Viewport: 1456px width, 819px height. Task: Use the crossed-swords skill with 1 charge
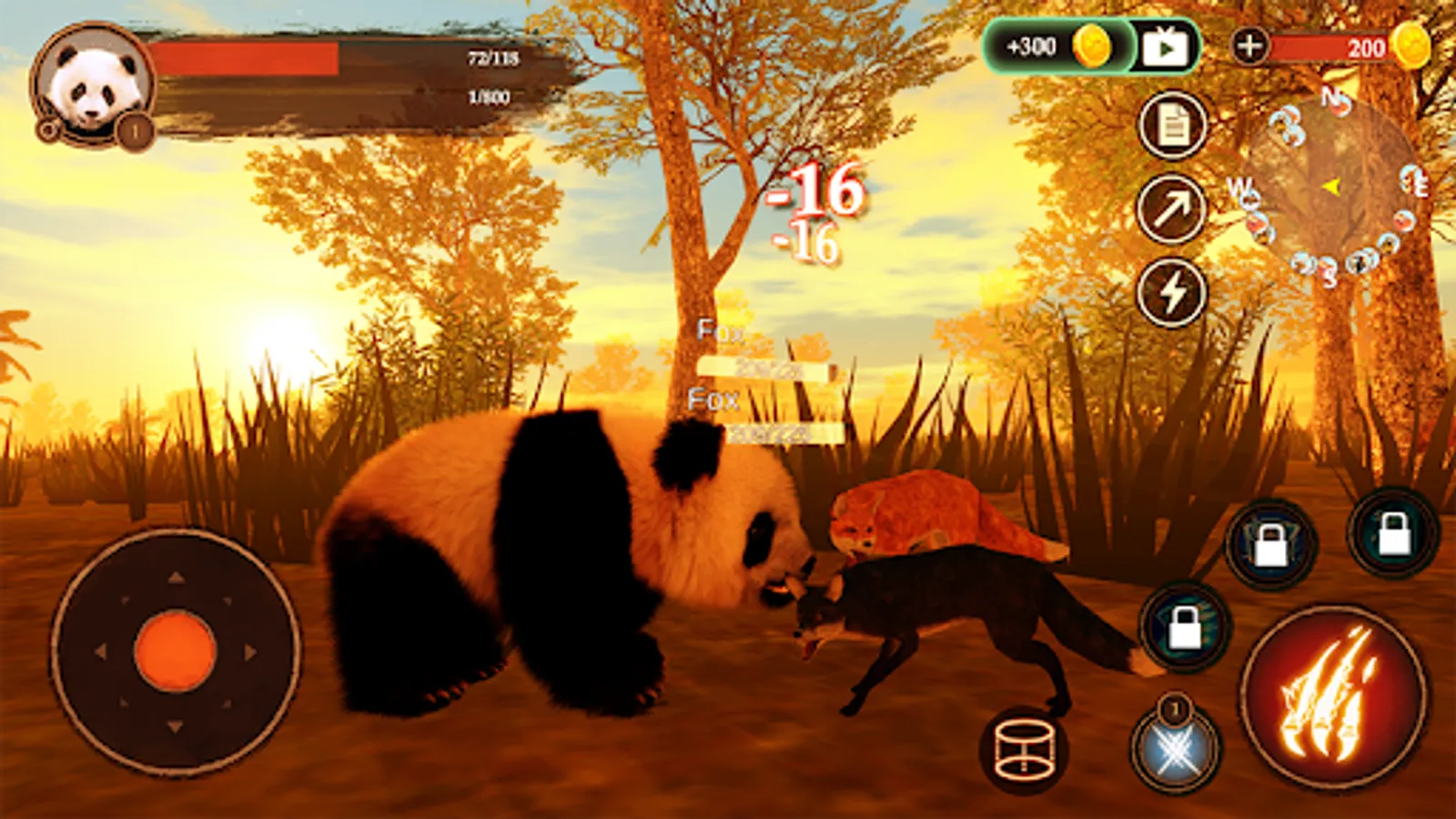[1174, 746]
